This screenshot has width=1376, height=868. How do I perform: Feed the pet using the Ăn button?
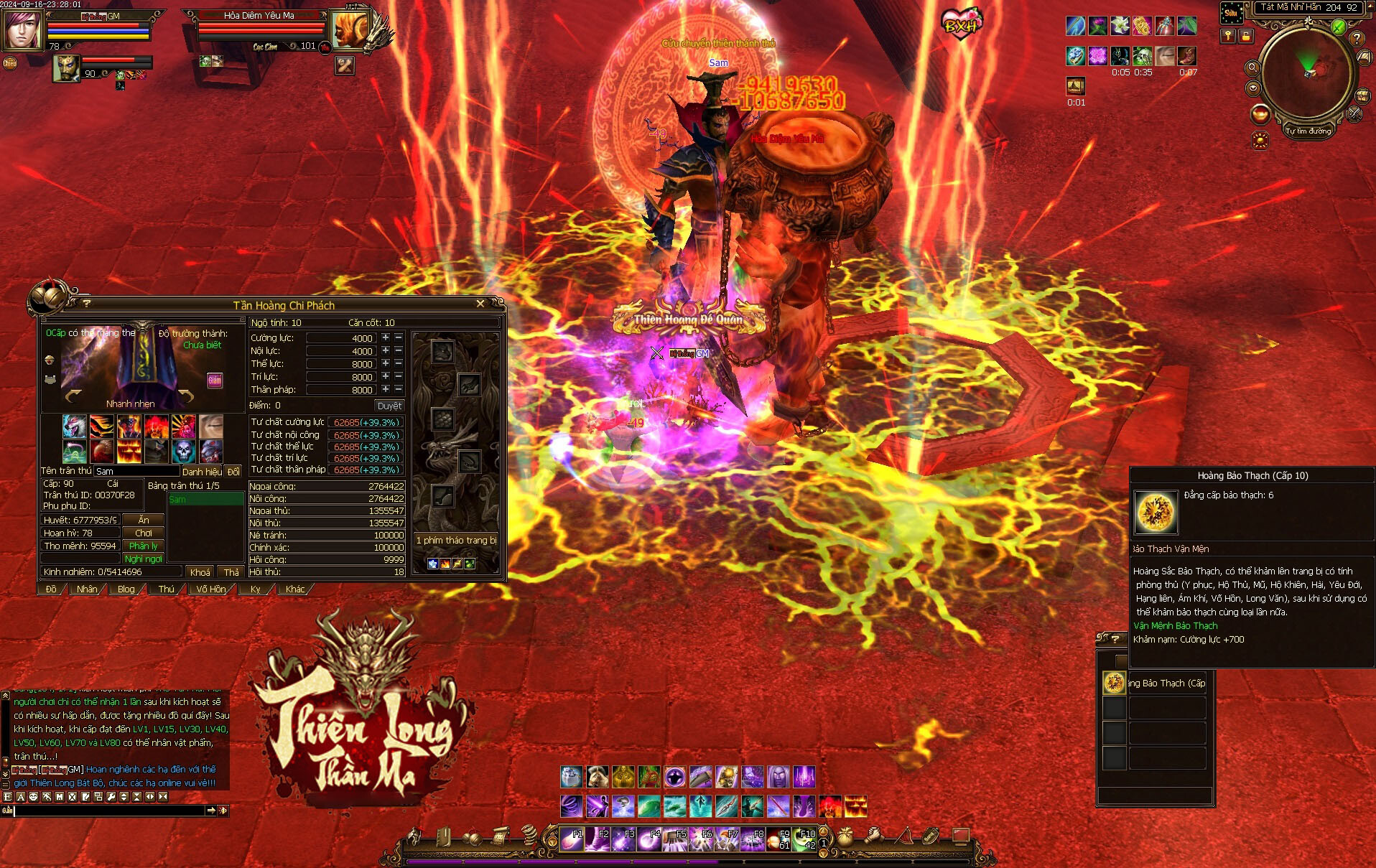pos(144,520)
